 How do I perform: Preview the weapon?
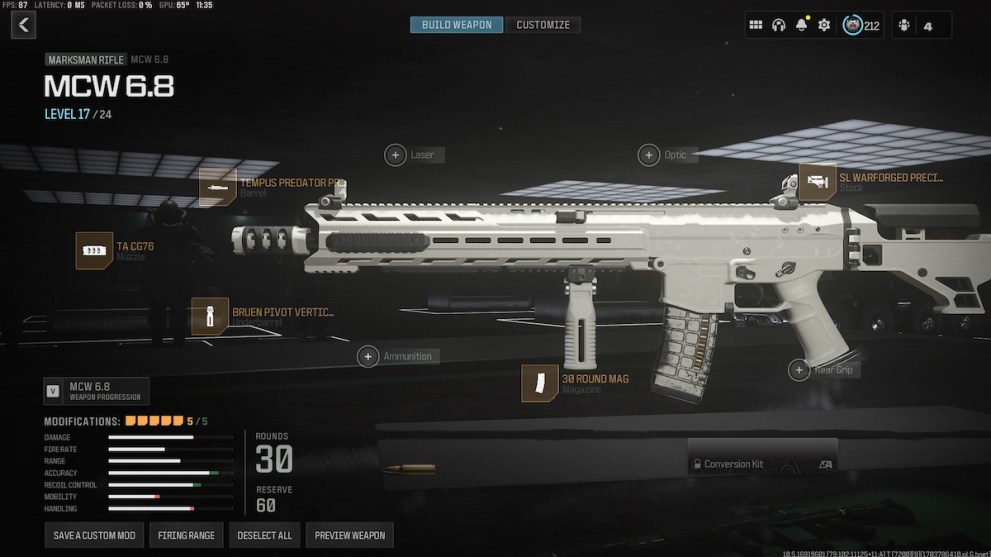(x=349, y=535)
